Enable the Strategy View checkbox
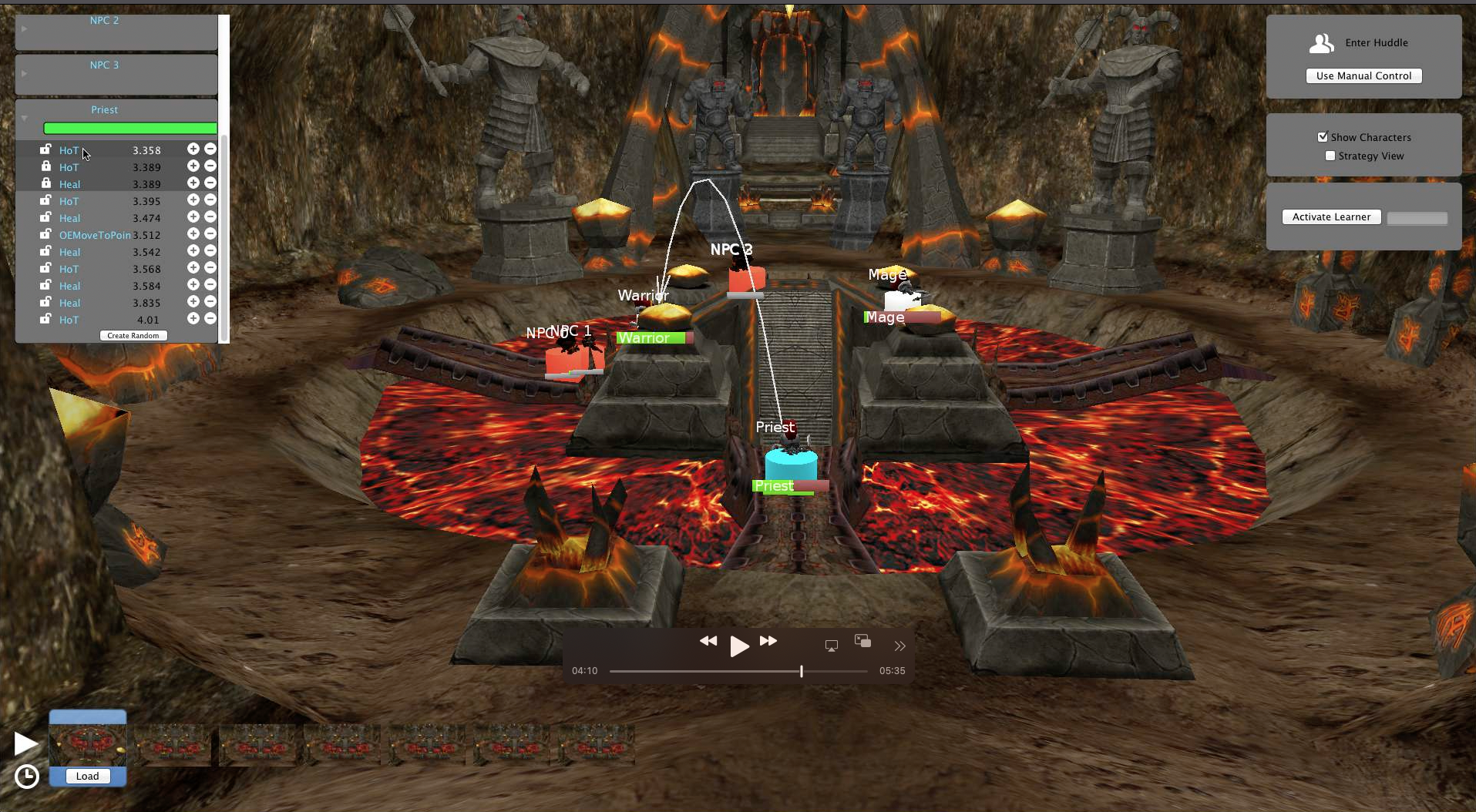This screenshot has width=1476, height=812. [1330, 156]
